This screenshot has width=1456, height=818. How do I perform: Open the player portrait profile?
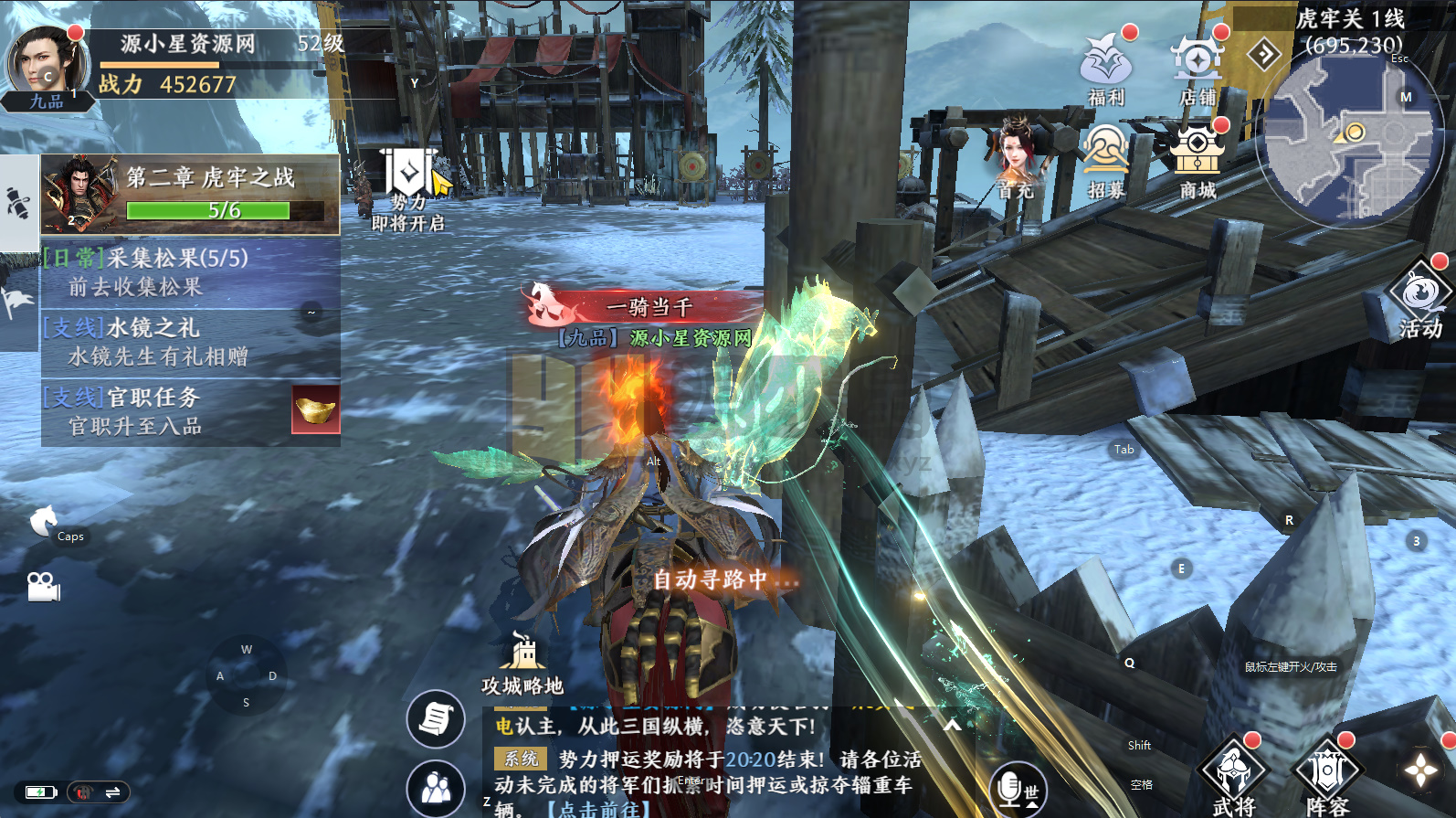46,62
